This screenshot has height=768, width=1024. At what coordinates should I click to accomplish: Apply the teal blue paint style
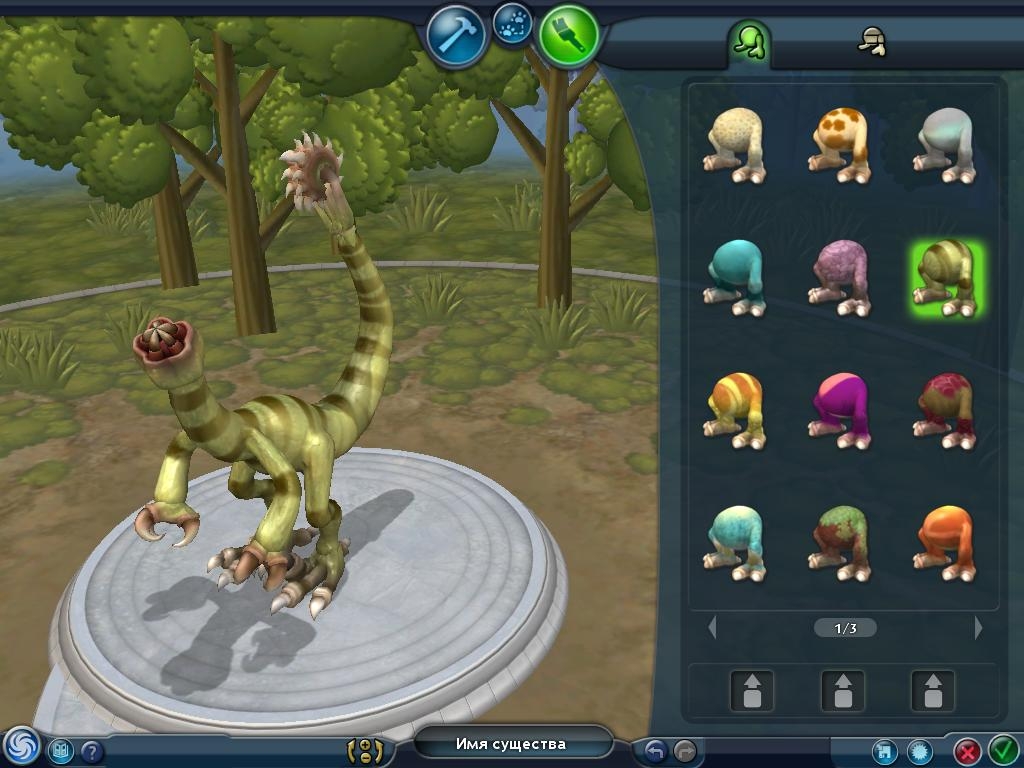tap(736, 276)
